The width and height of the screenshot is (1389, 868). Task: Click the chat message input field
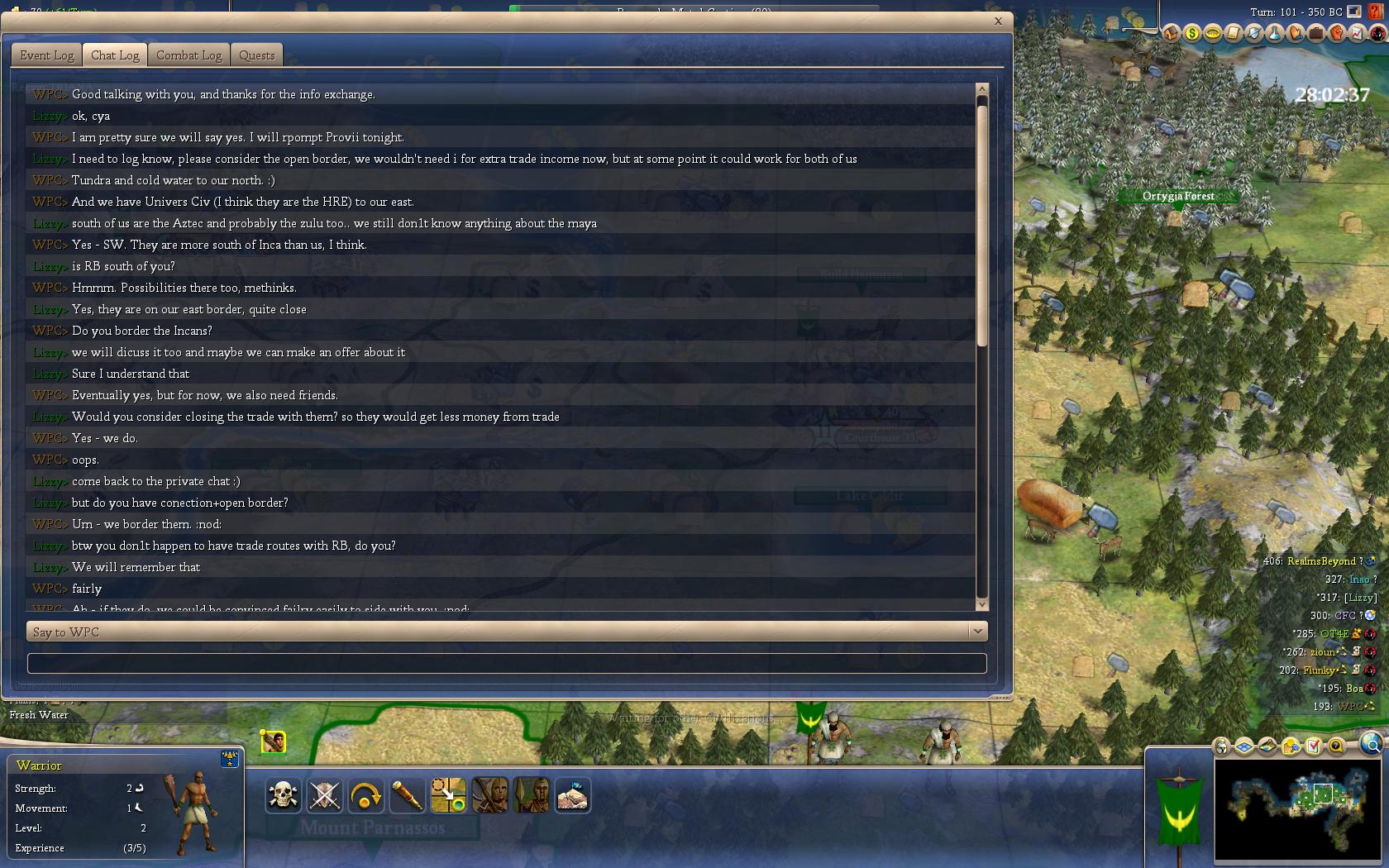pos(506,663)
